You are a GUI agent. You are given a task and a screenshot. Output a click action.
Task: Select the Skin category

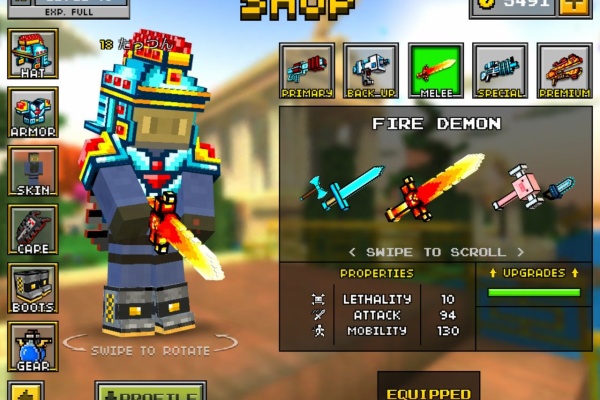coord(32,170)
